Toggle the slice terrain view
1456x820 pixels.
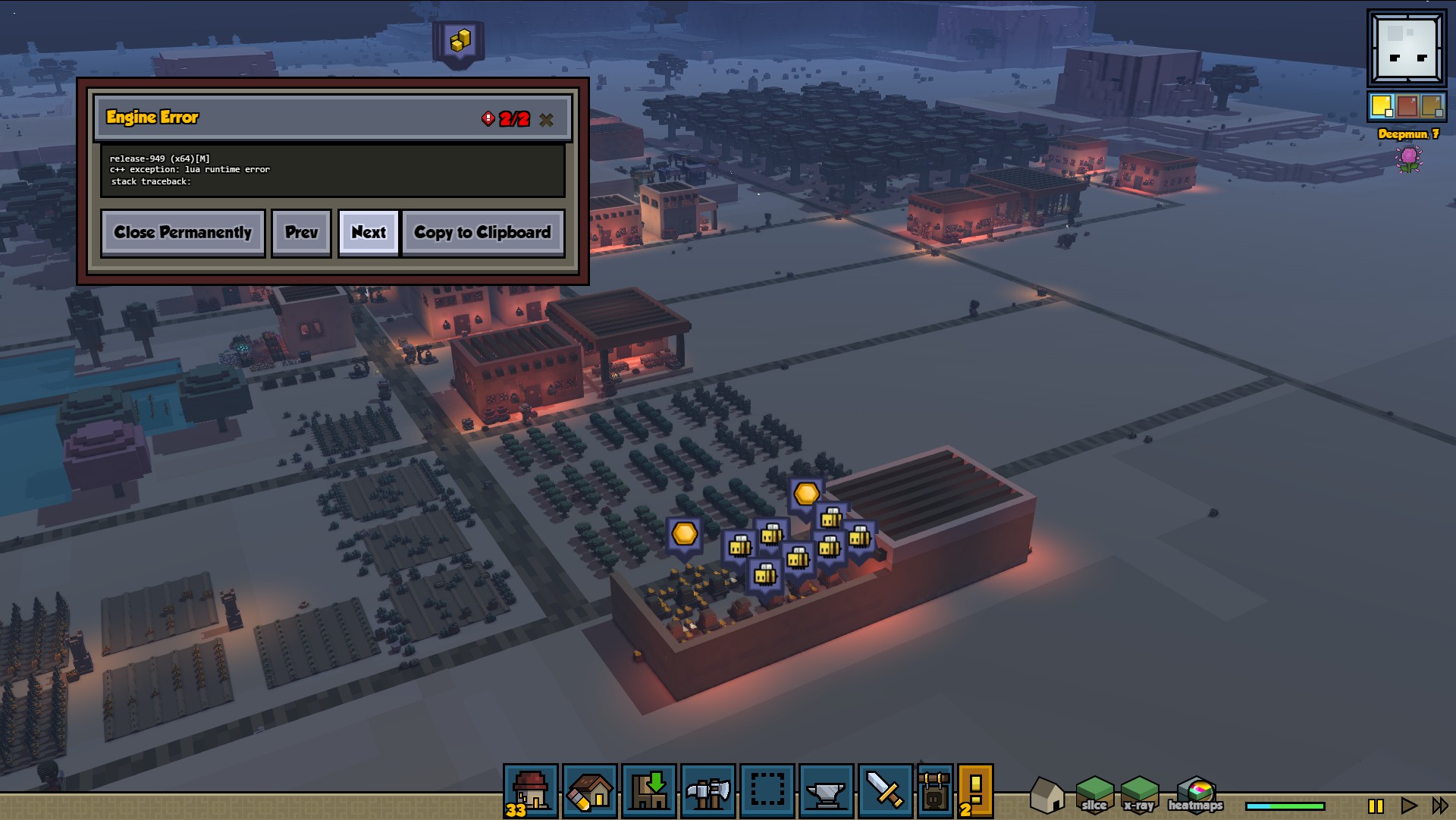click(x=1094, y=795)
